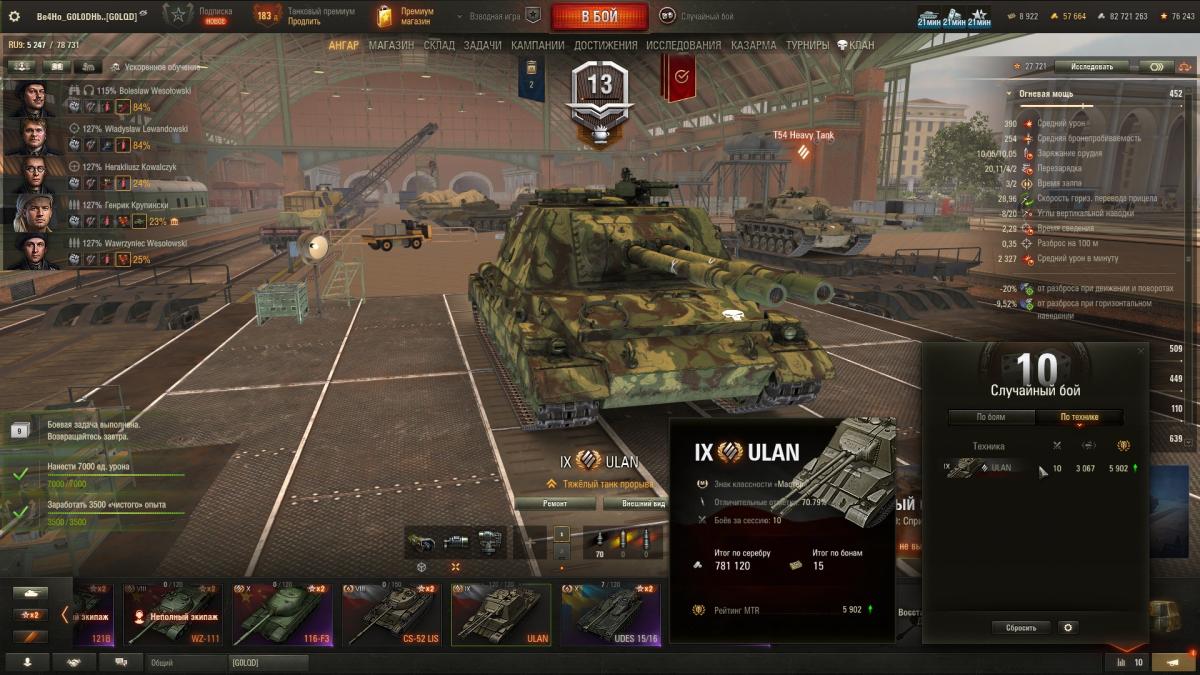The width and height of the screenshot is (1200, 675).
Task: Close the session statistics panel
Action: [1141, 351]
